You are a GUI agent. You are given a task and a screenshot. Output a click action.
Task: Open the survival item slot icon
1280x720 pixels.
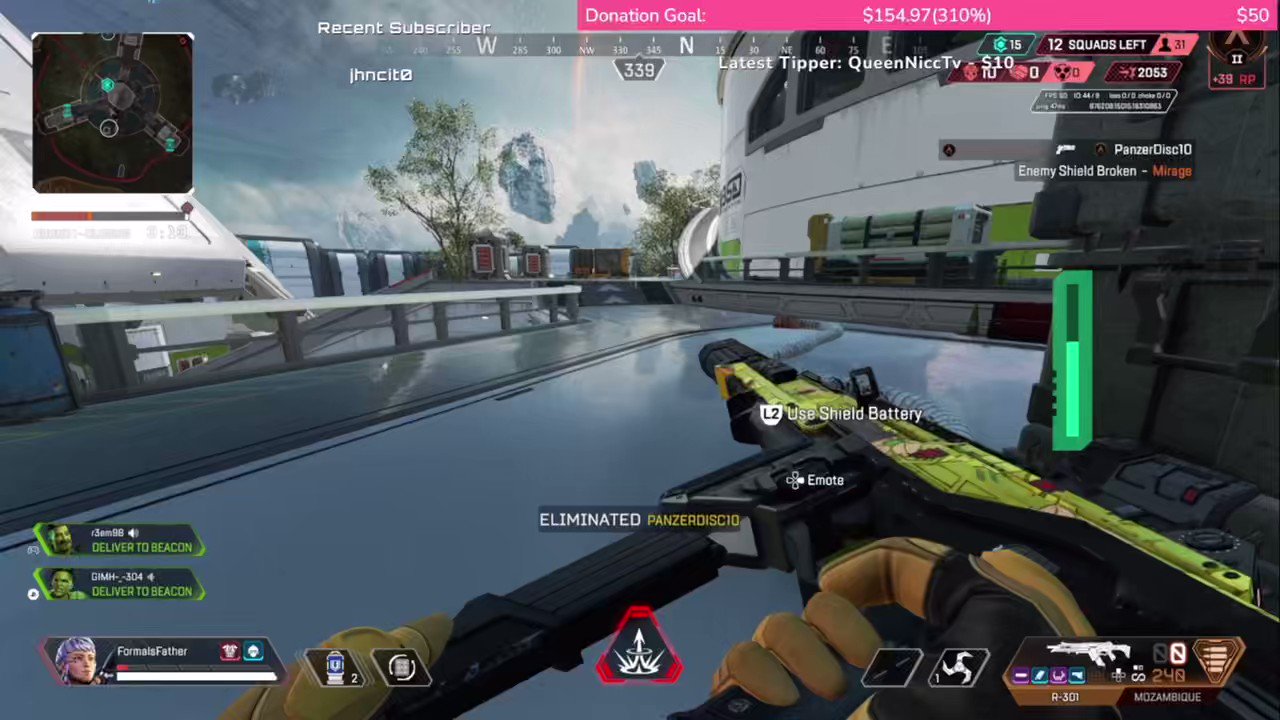click(401, 666)
